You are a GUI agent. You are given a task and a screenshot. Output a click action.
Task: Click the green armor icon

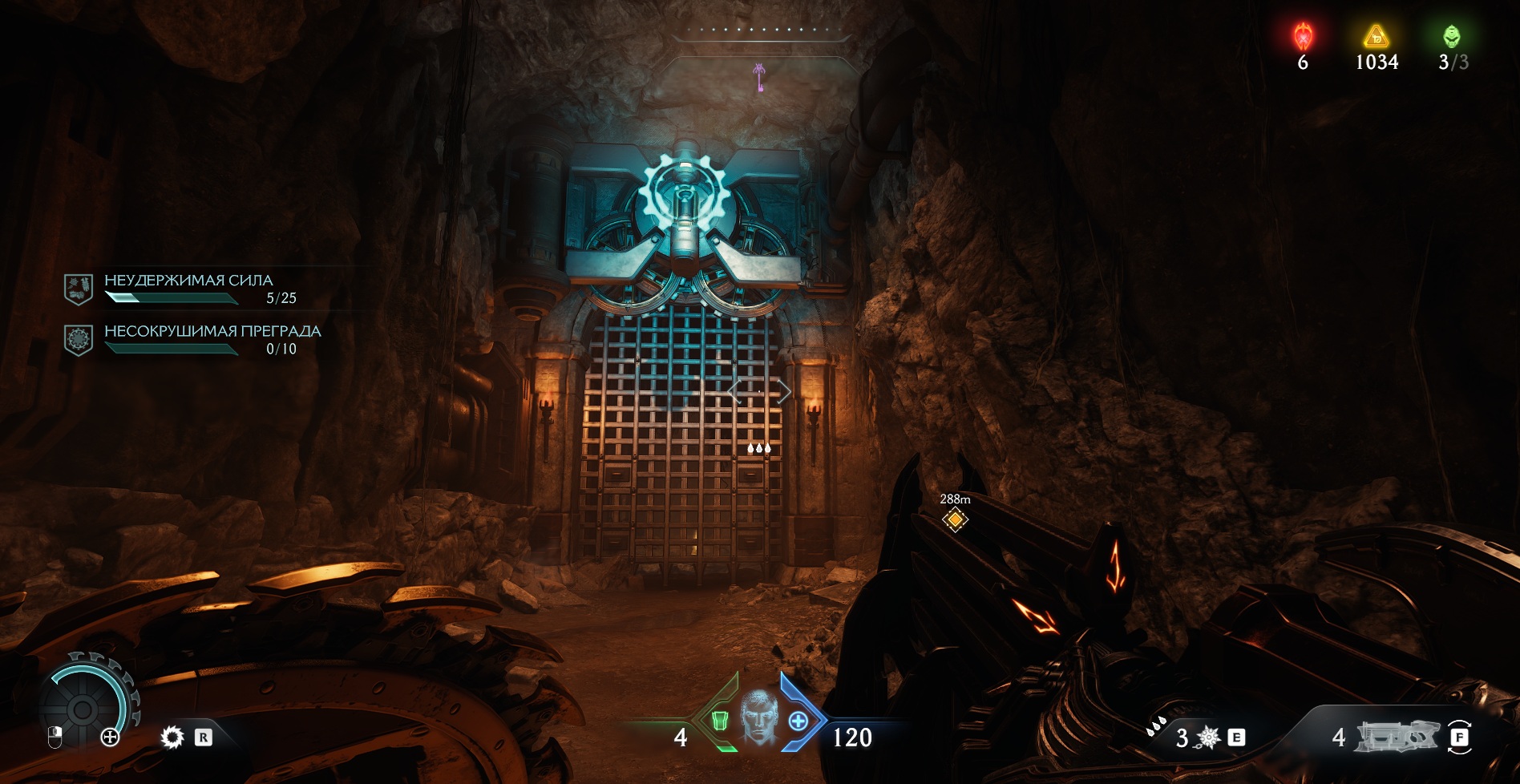720,721
